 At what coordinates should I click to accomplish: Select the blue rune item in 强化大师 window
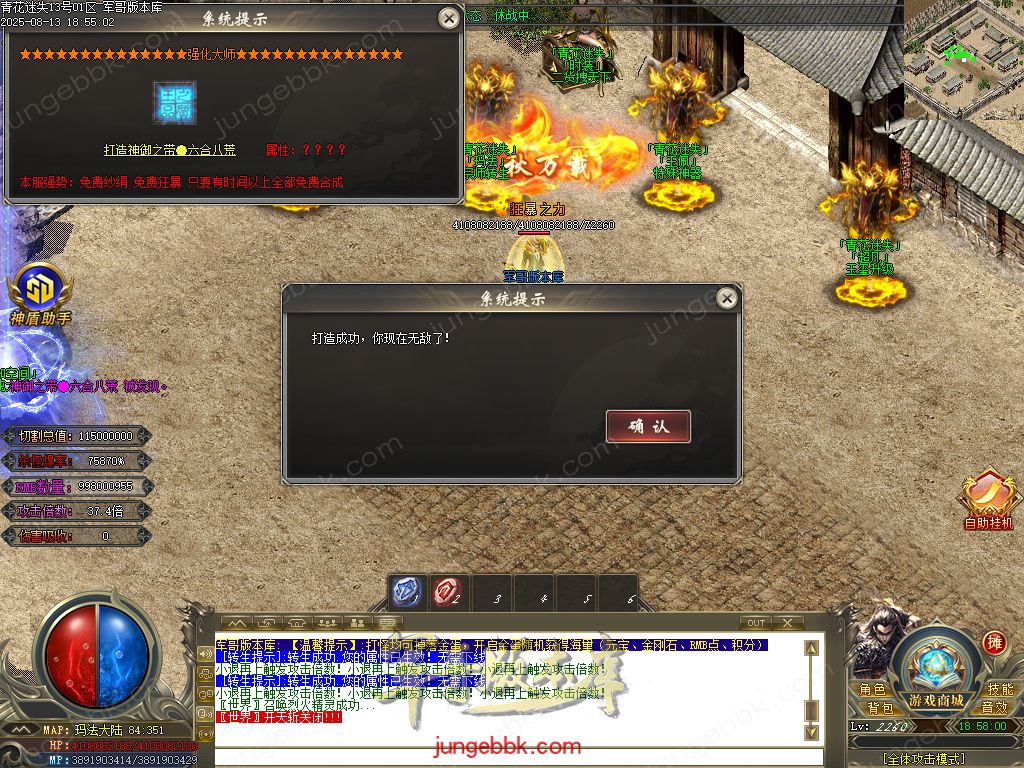click(173, 102)
